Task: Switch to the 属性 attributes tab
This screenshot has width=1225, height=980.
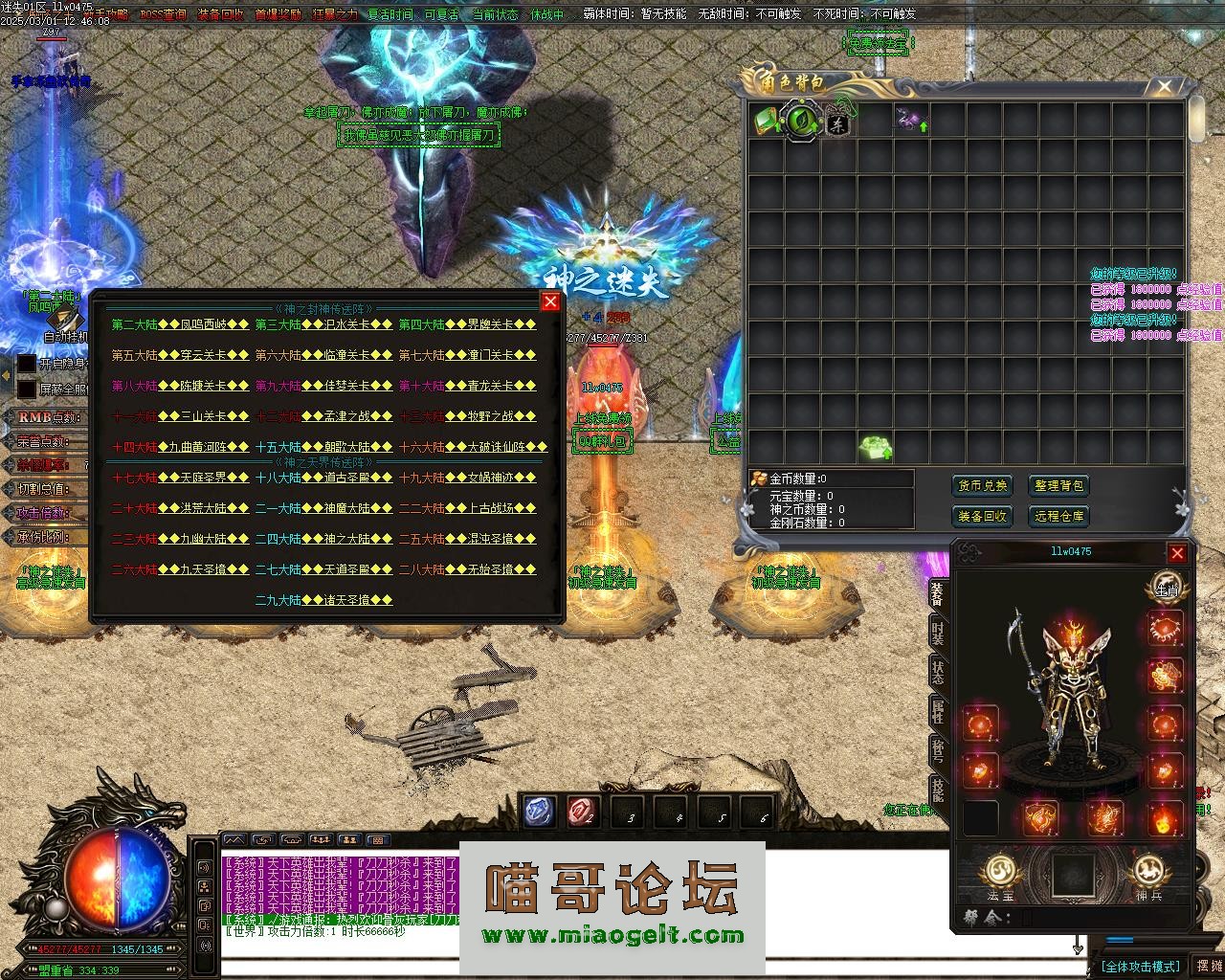Action: pos(938,711)
